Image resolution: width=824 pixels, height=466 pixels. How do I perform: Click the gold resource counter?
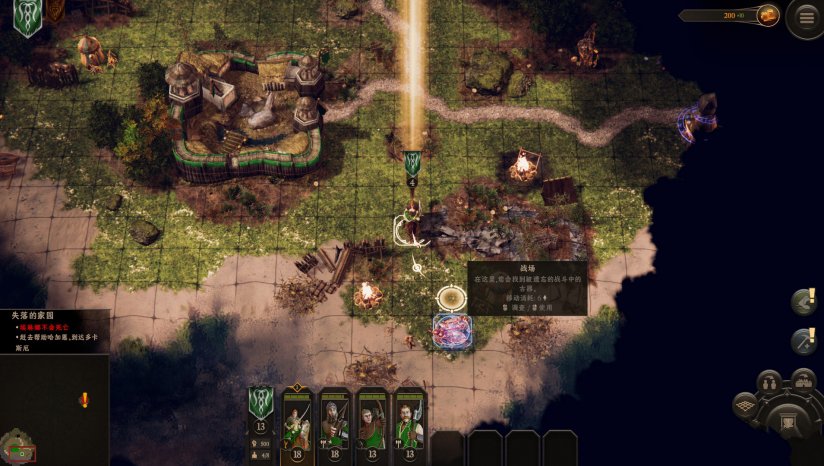730,15
